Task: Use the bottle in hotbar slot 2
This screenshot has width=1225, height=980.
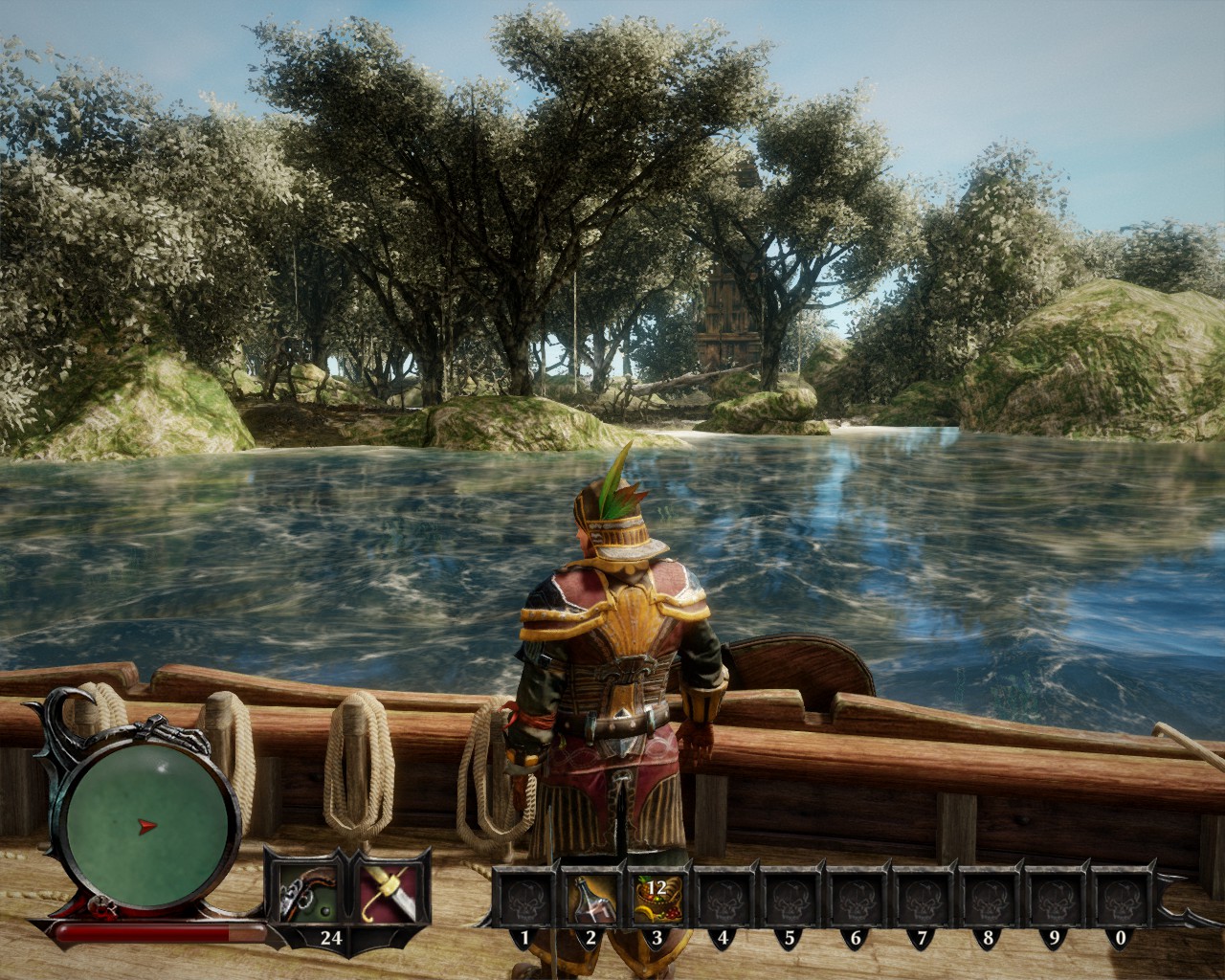Action: tap(591, 899)
